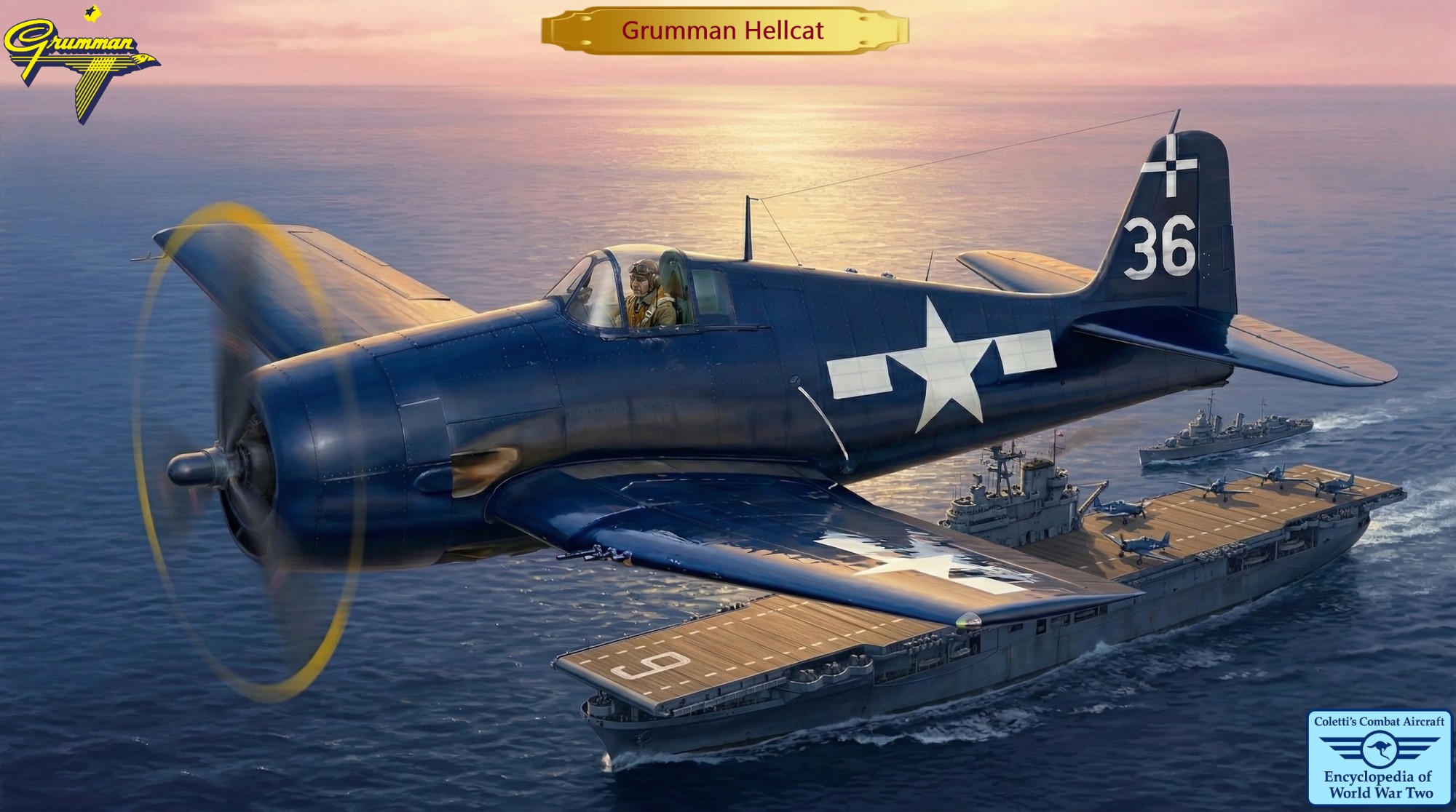Click the Grumman Hellcat title banner
The width and height of the screenshot is (1456, 812).
click(x=724, y=31)
